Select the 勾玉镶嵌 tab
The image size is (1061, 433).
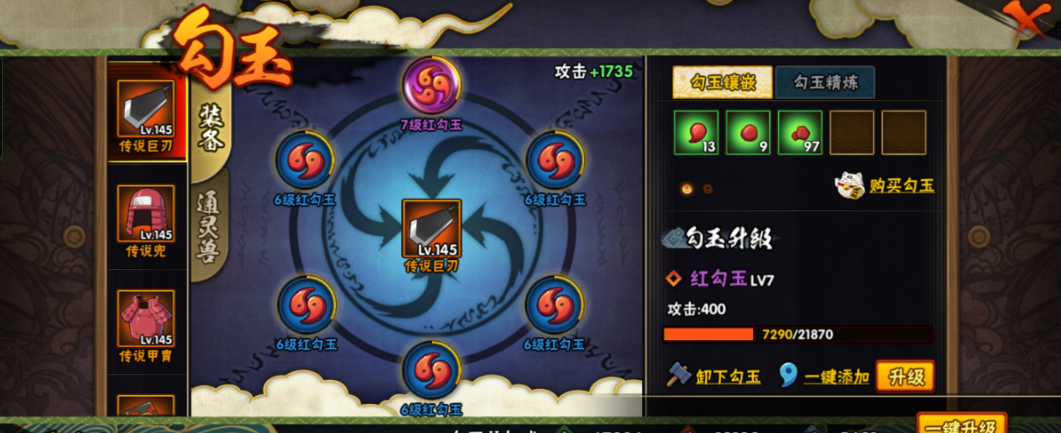722,82
